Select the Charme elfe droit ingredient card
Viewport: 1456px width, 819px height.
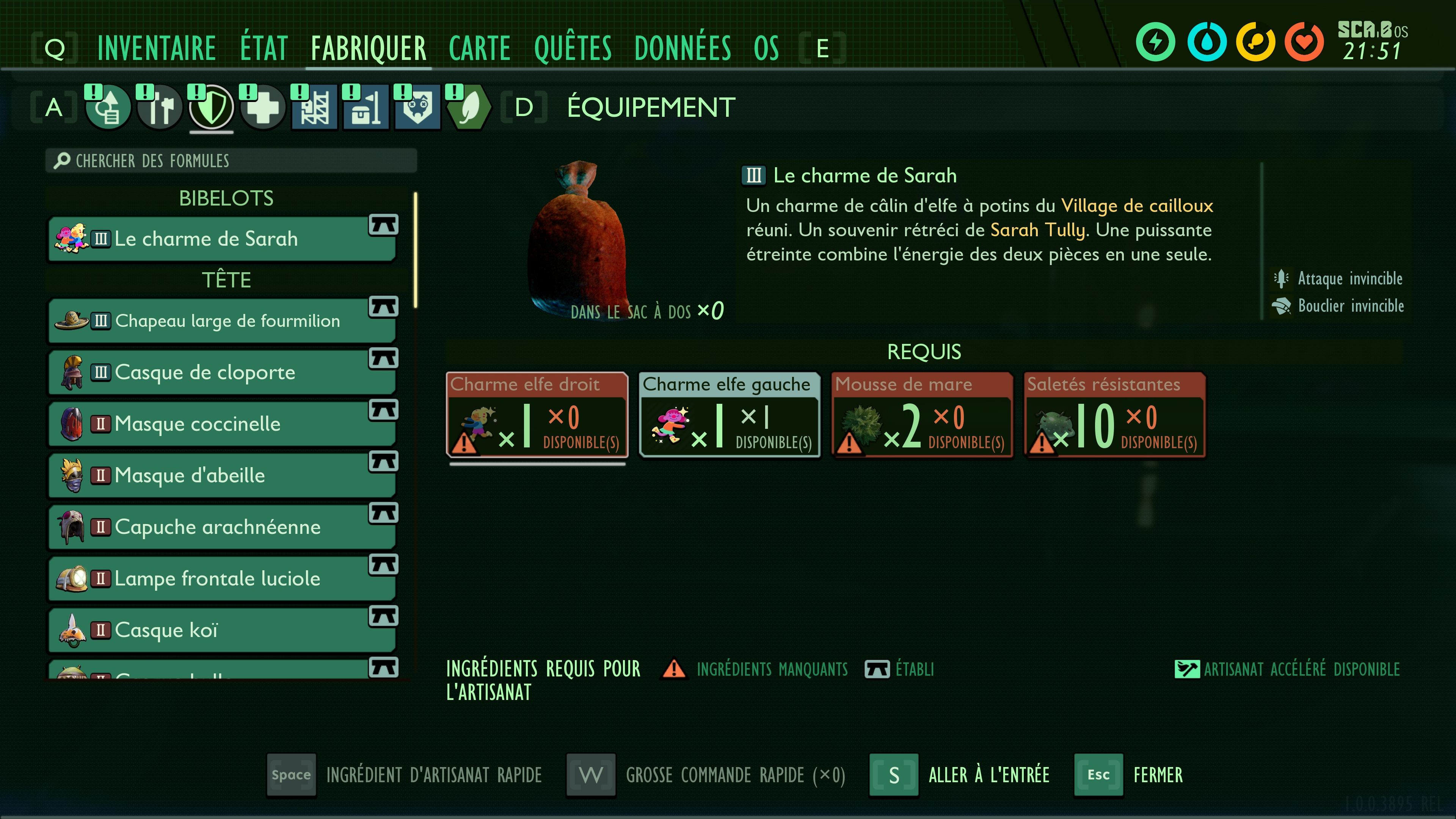[537, 417]
